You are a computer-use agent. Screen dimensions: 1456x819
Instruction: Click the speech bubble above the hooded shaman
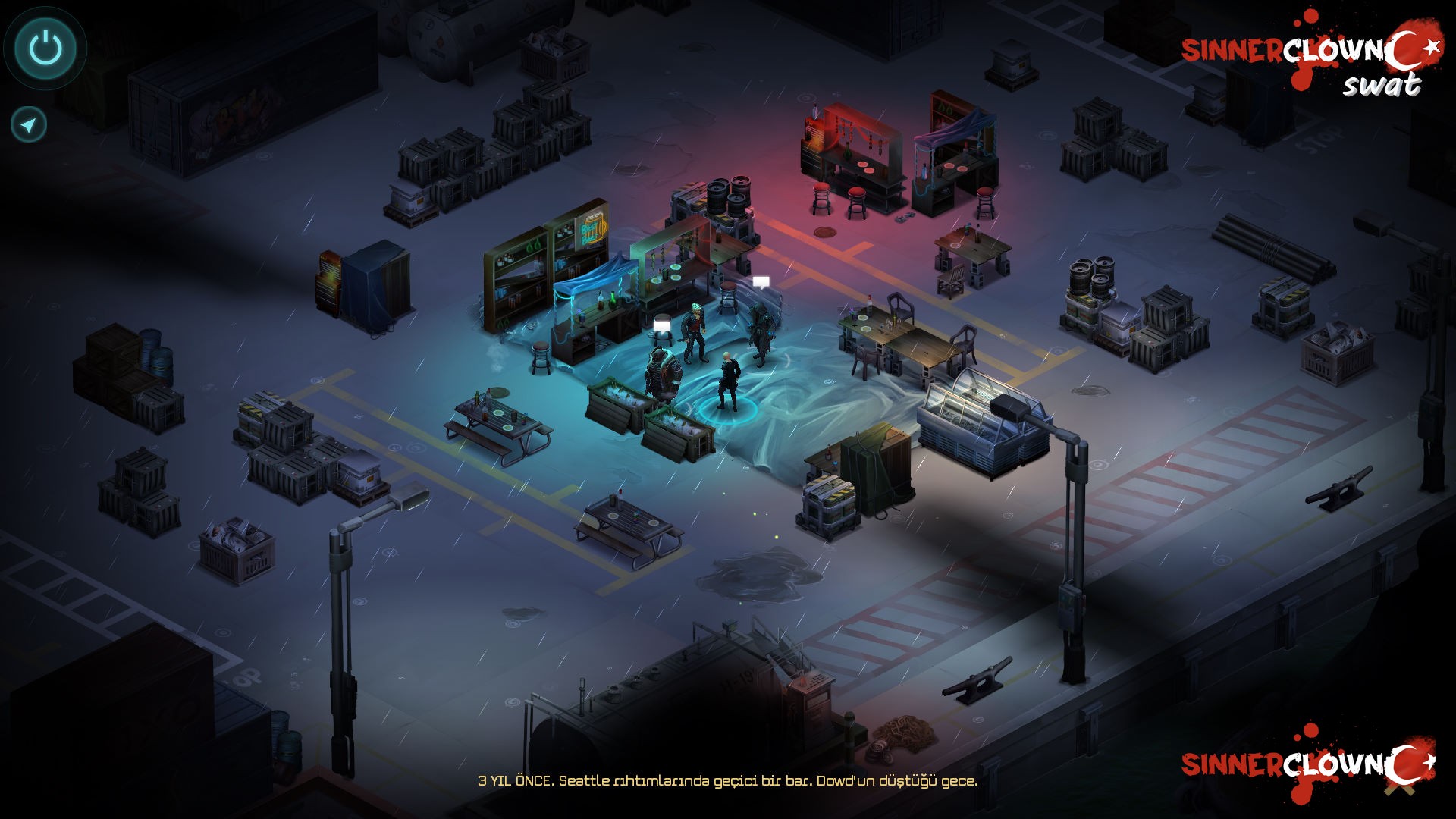tap(761, 281)
